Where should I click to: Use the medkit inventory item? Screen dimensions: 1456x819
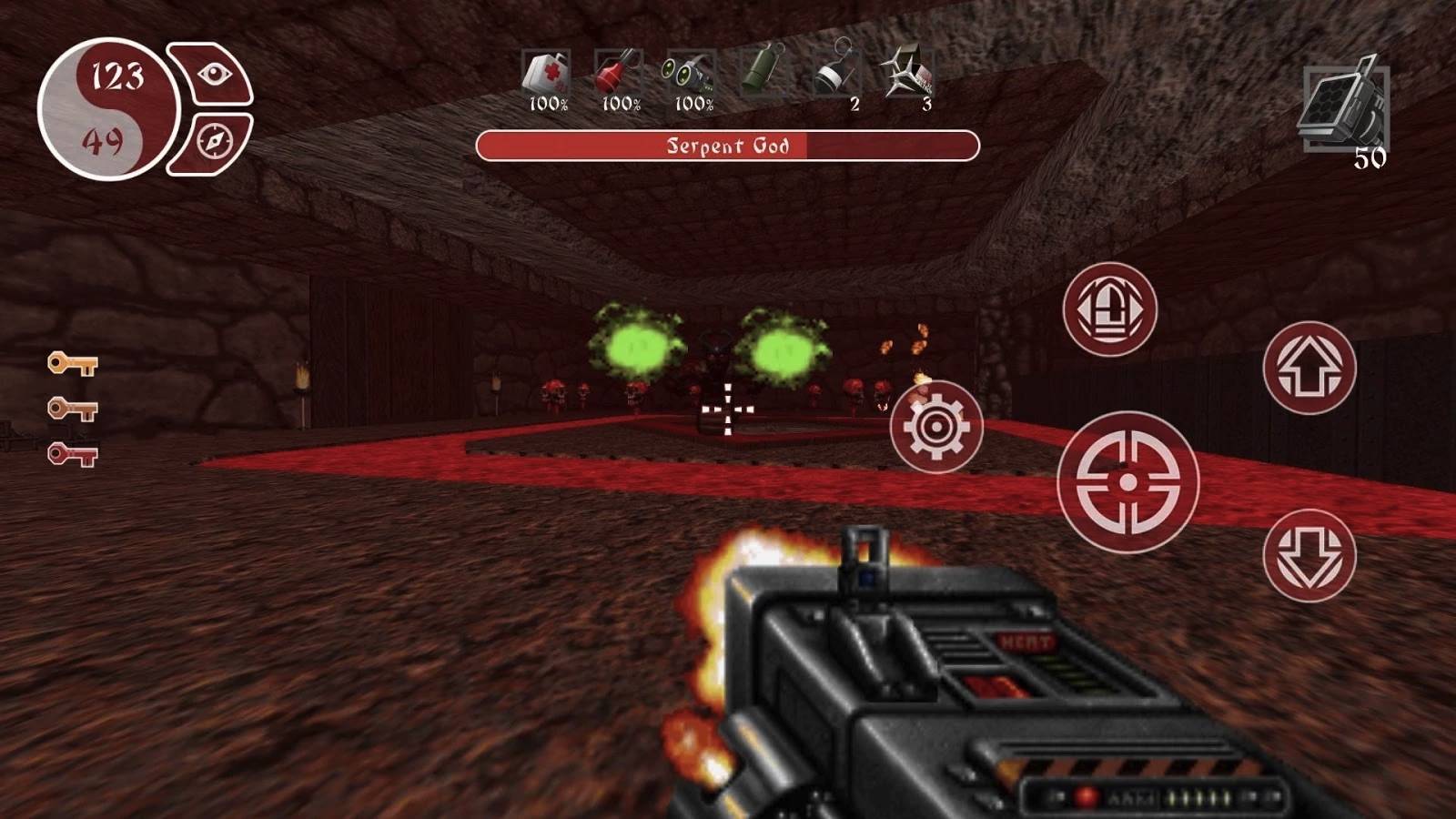tap(546, 75)
